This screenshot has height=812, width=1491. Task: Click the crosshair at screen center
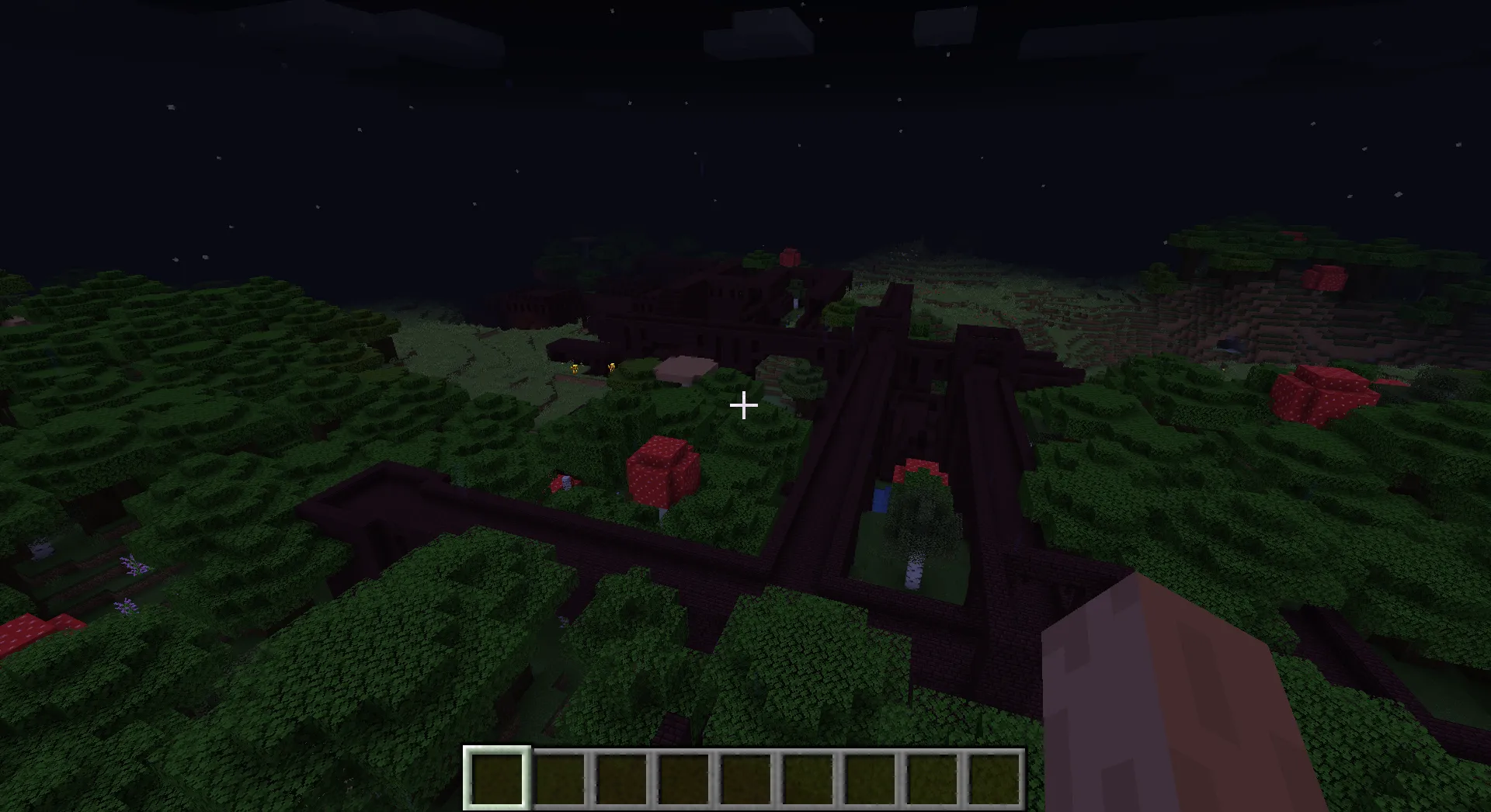(744, 405)
